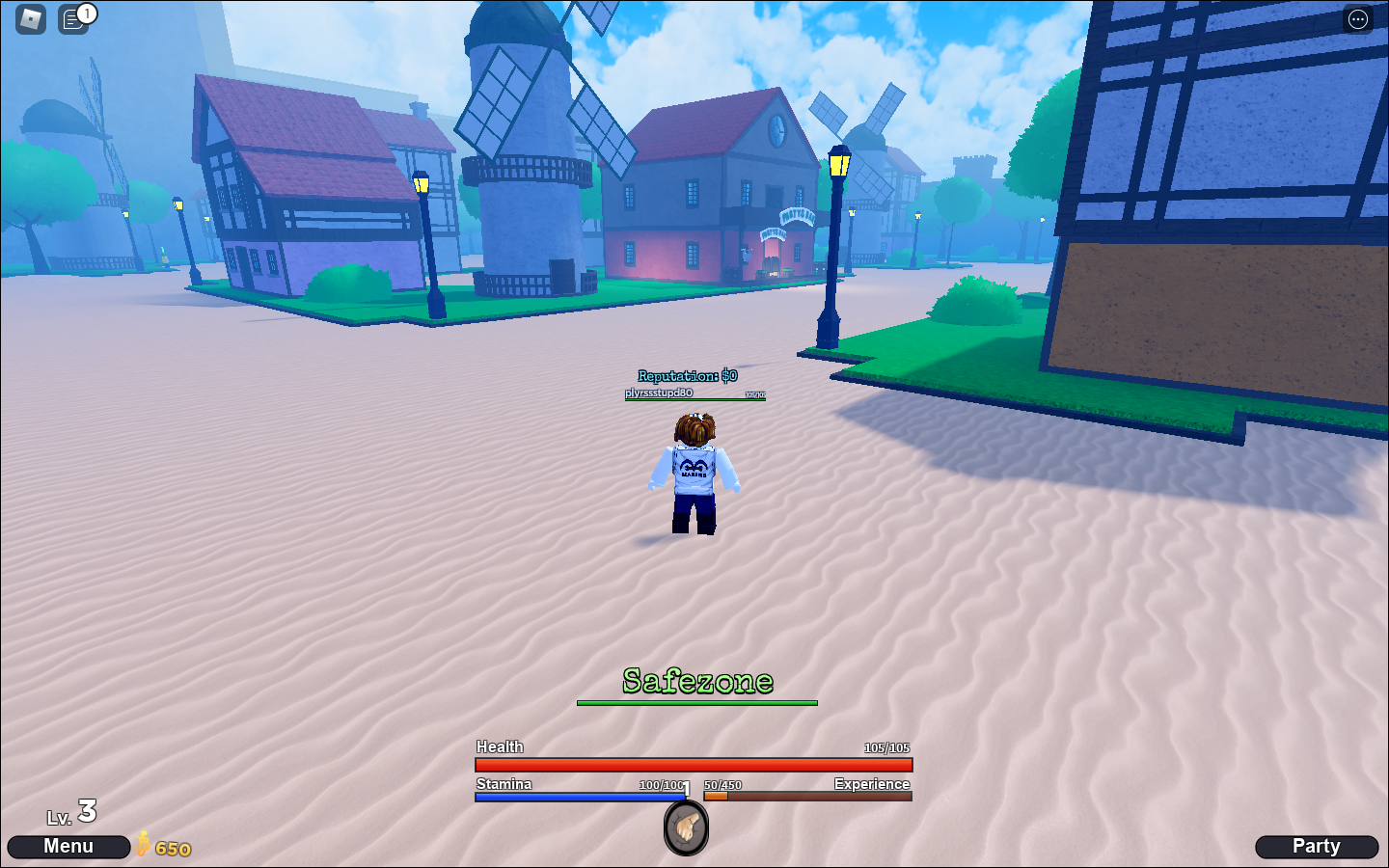Click the player name plyrssstupd80
Screen dimensions: 1389x868
point(659,393)
